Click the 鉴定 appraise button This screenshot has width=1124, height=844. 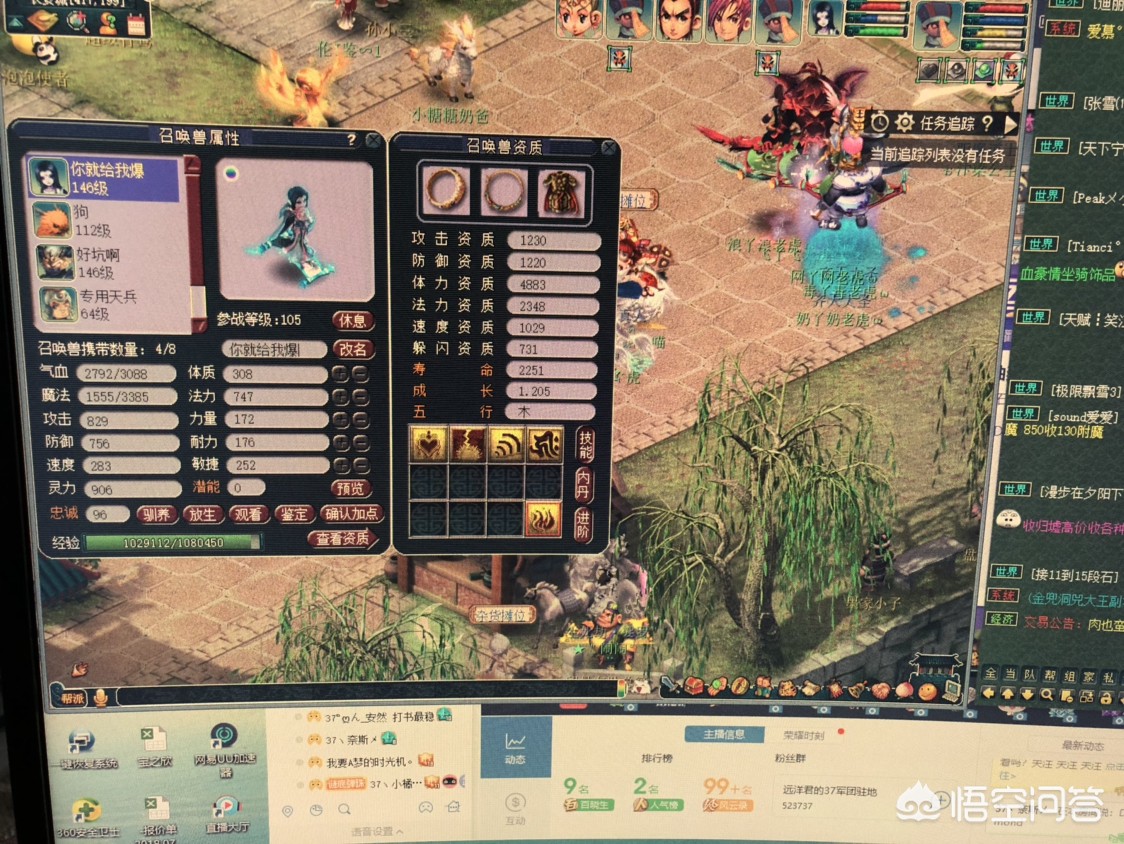294,514
